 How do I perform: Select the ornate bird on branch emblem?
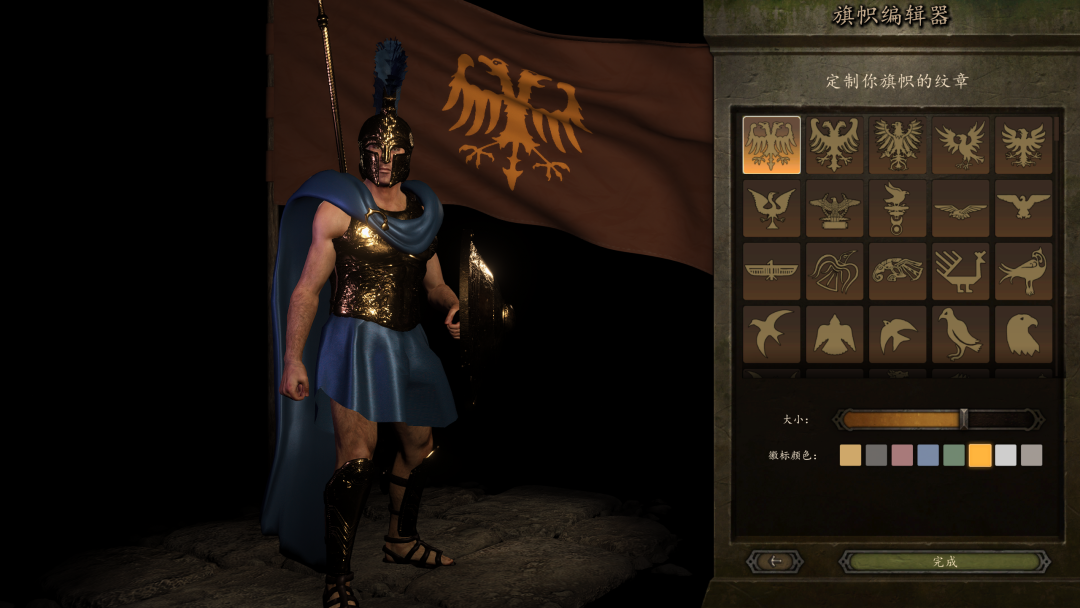tap(1023, 270)
